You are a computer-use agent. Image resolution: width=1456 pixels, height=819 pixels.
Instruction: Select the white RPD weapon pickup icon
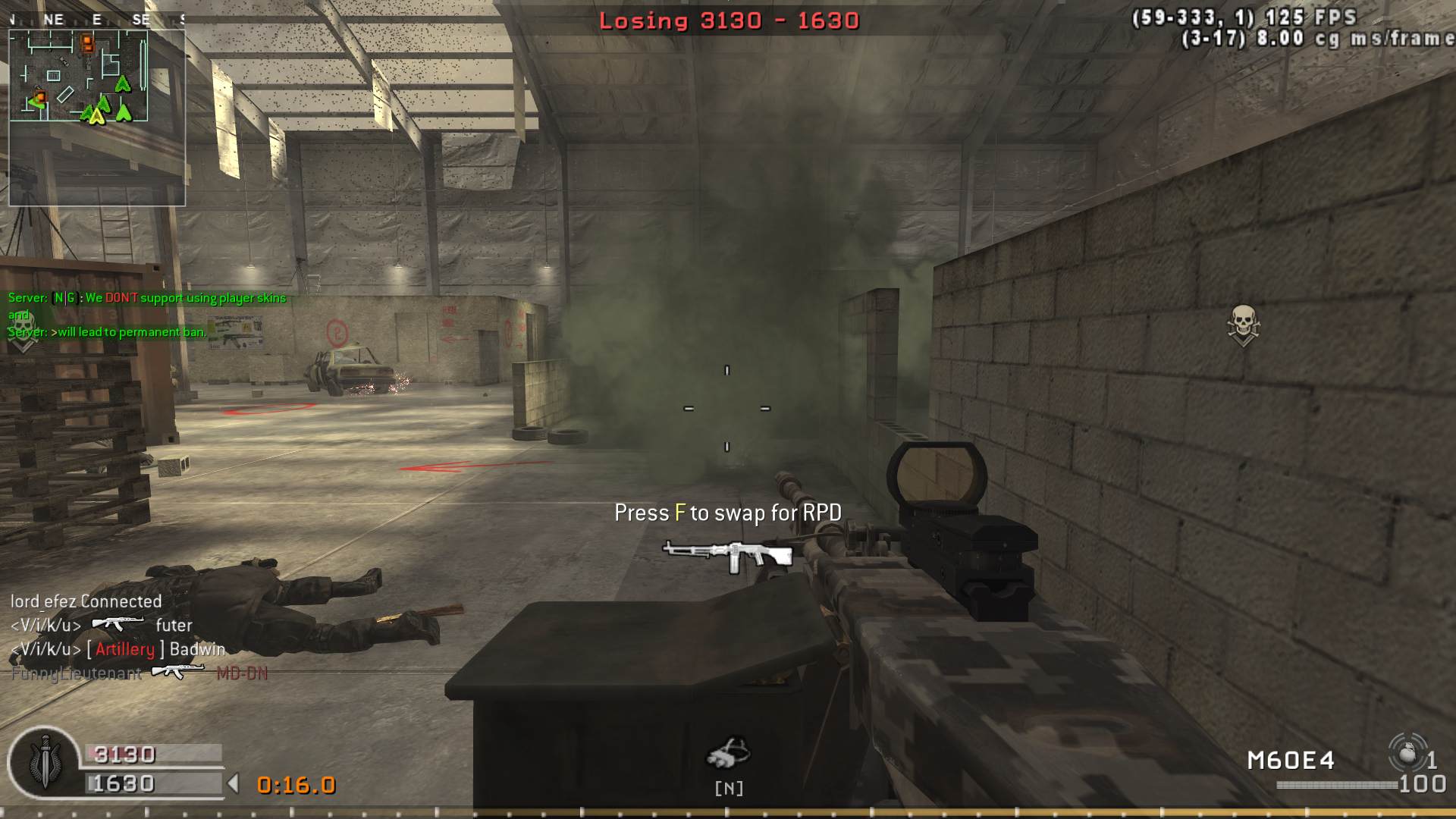coord(727,556)
